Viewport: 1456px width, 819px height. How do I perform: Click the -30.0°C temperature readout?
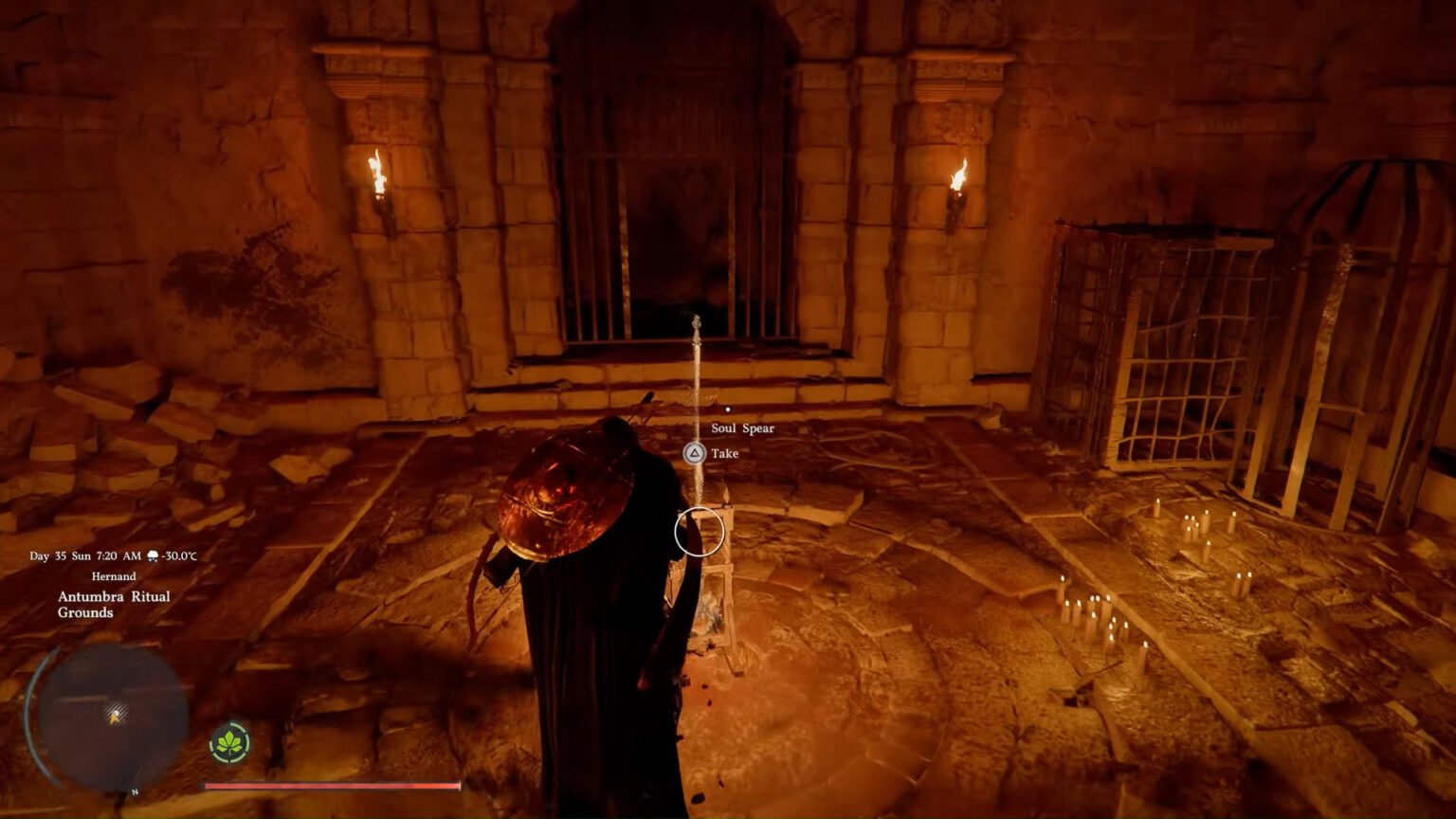coord(180,556)
